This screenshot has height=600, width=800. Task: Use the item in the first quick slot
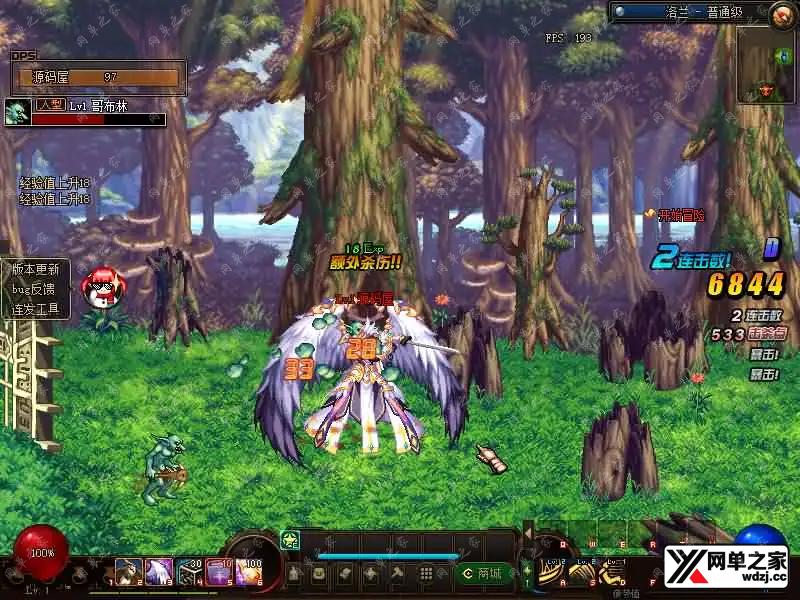[128, 572]
